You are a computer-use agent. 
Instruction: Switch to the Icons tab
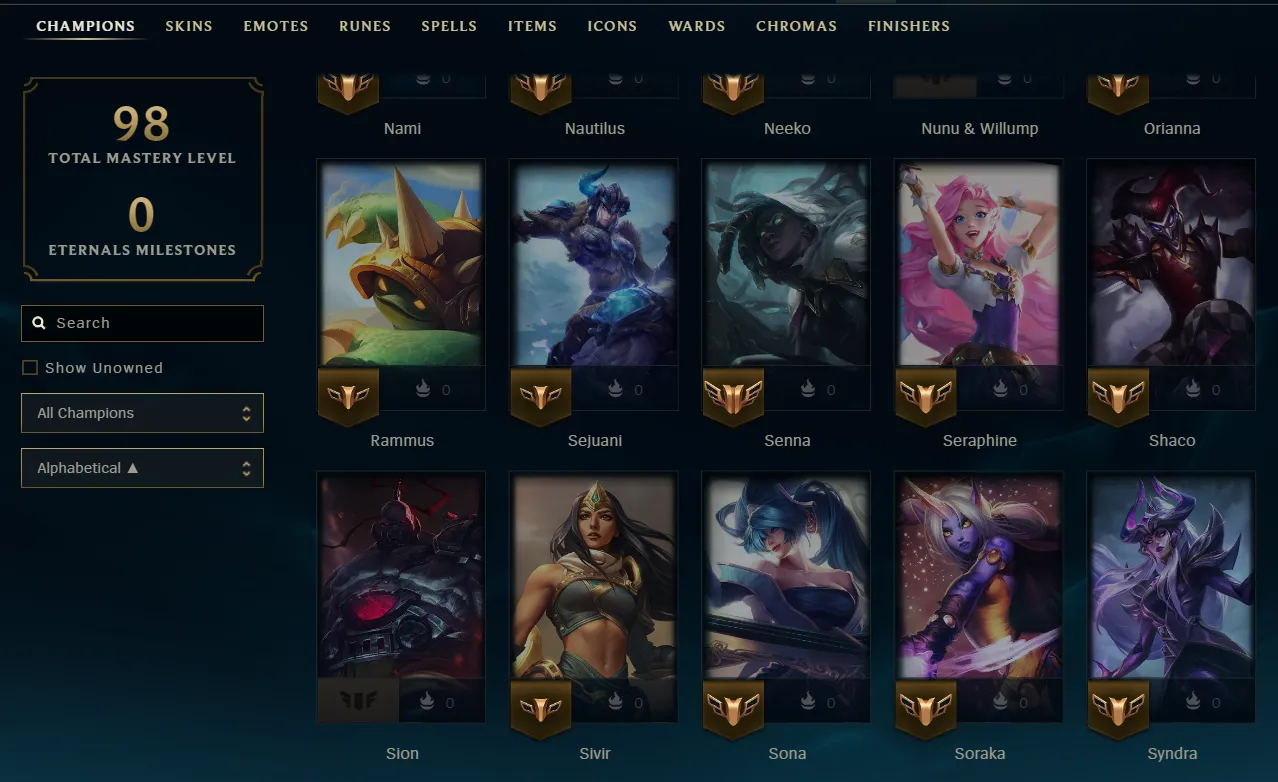tap(612, 26)
